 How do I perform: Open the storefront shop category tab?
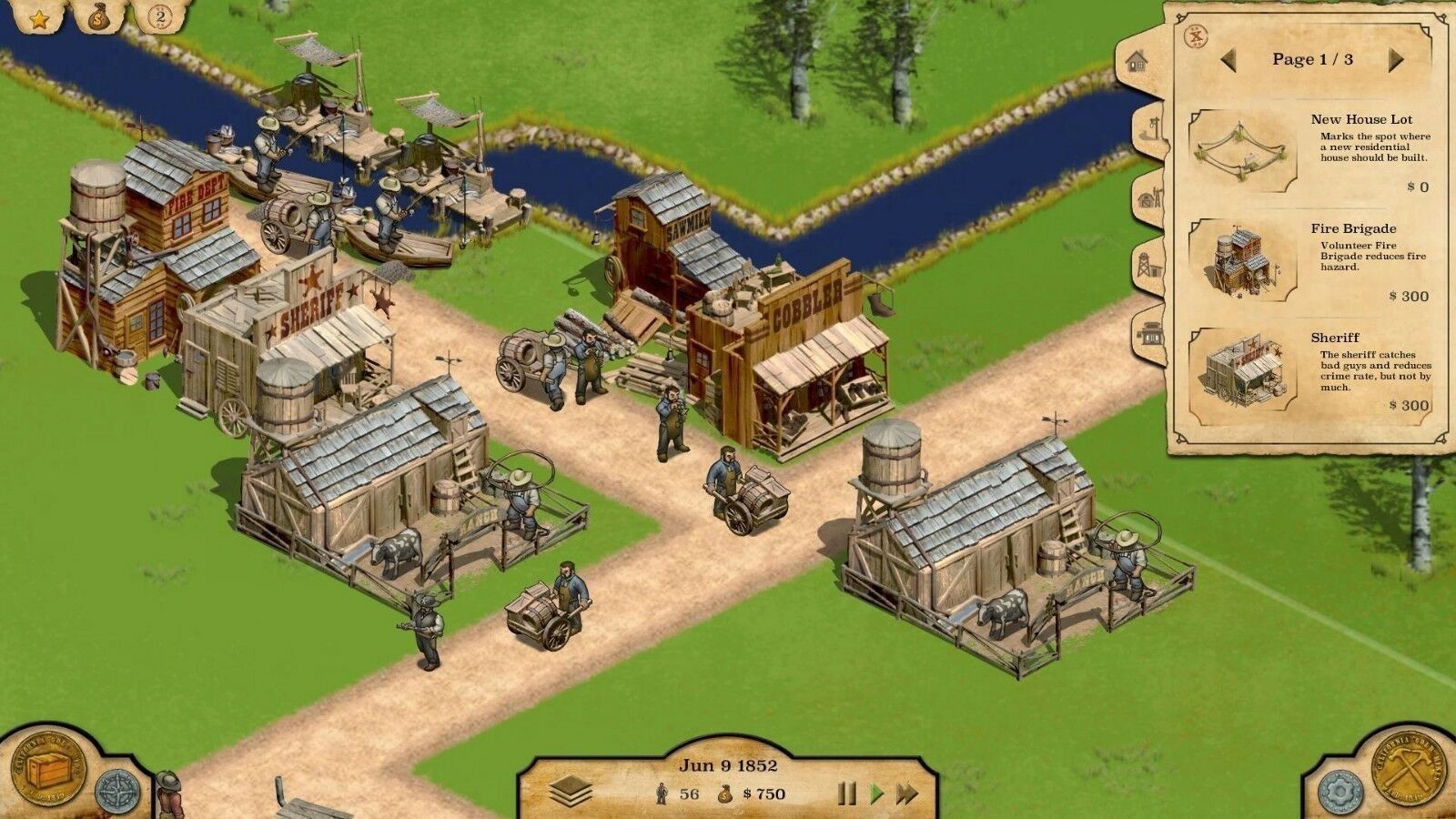click(x=1150, y=334)
